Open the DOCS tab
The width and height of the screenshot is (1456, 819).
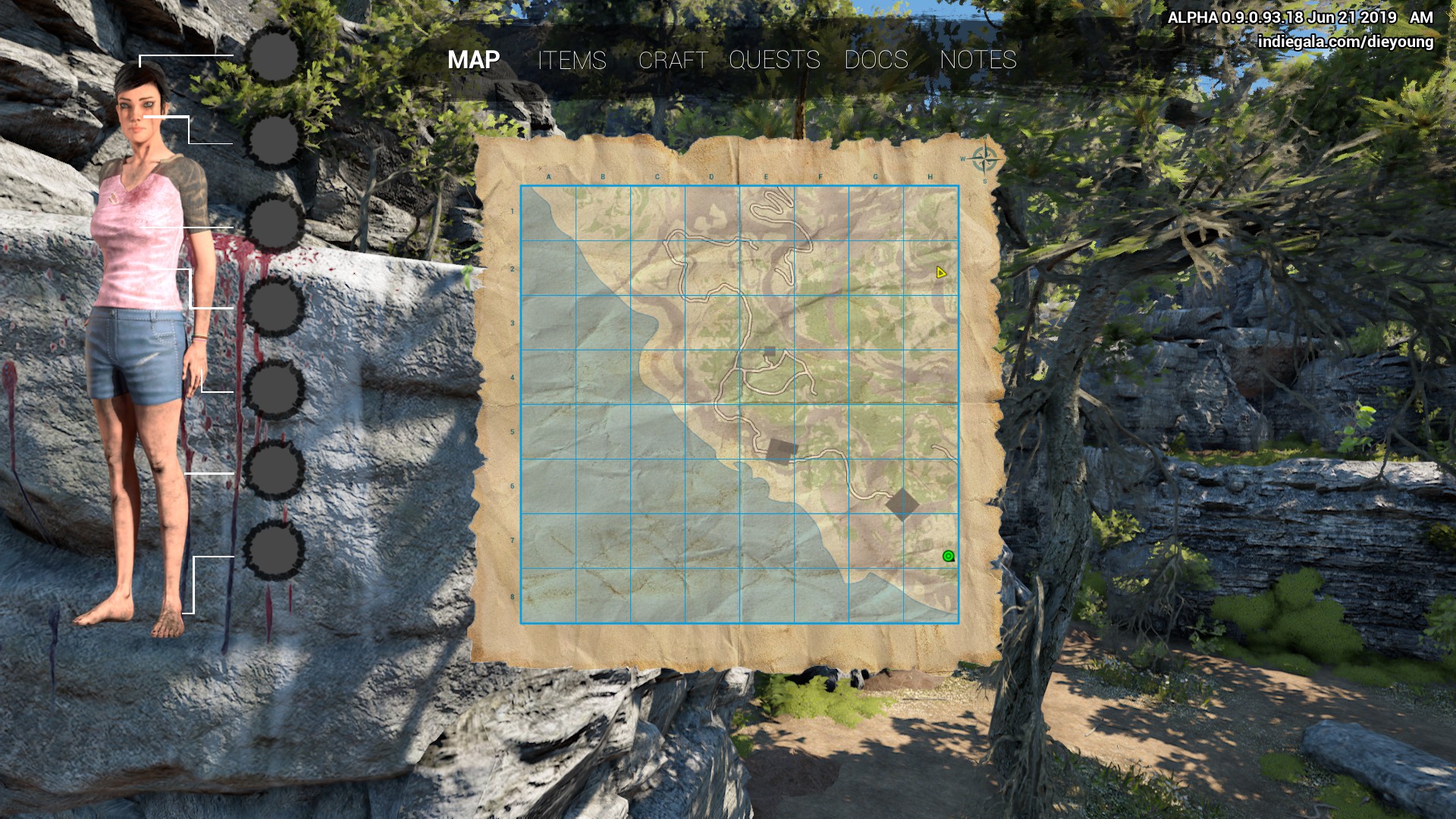[876, 60]
